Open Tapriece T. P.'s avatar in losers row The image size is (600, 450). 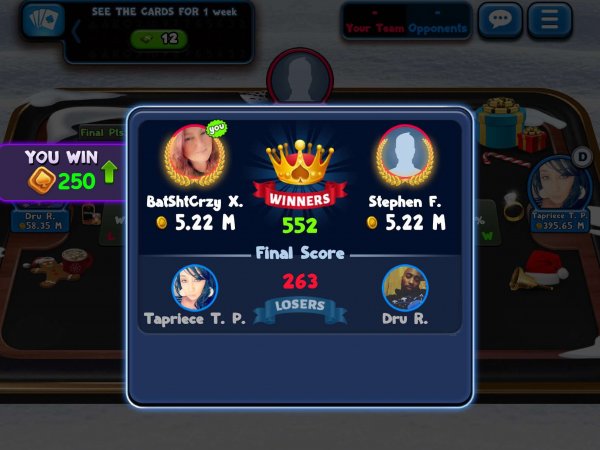click(193, 287)
